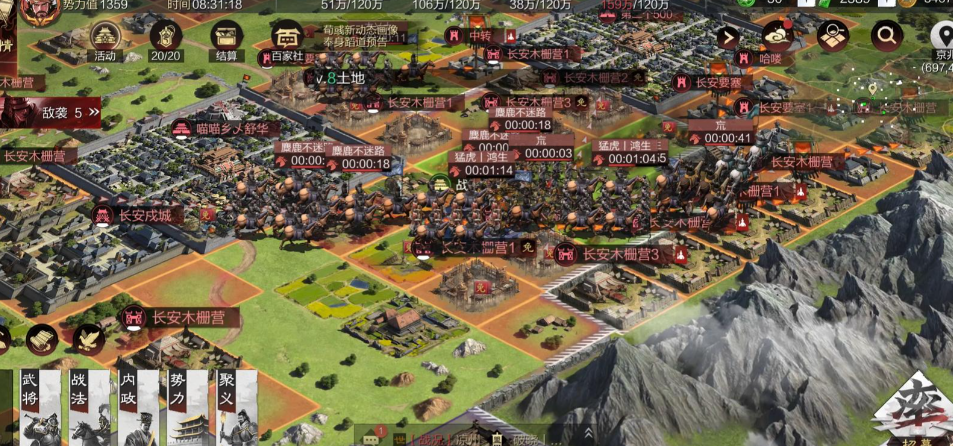Click the bird messenger icon
The width and height of the screenshot is (953, 446).
(88, 339)
